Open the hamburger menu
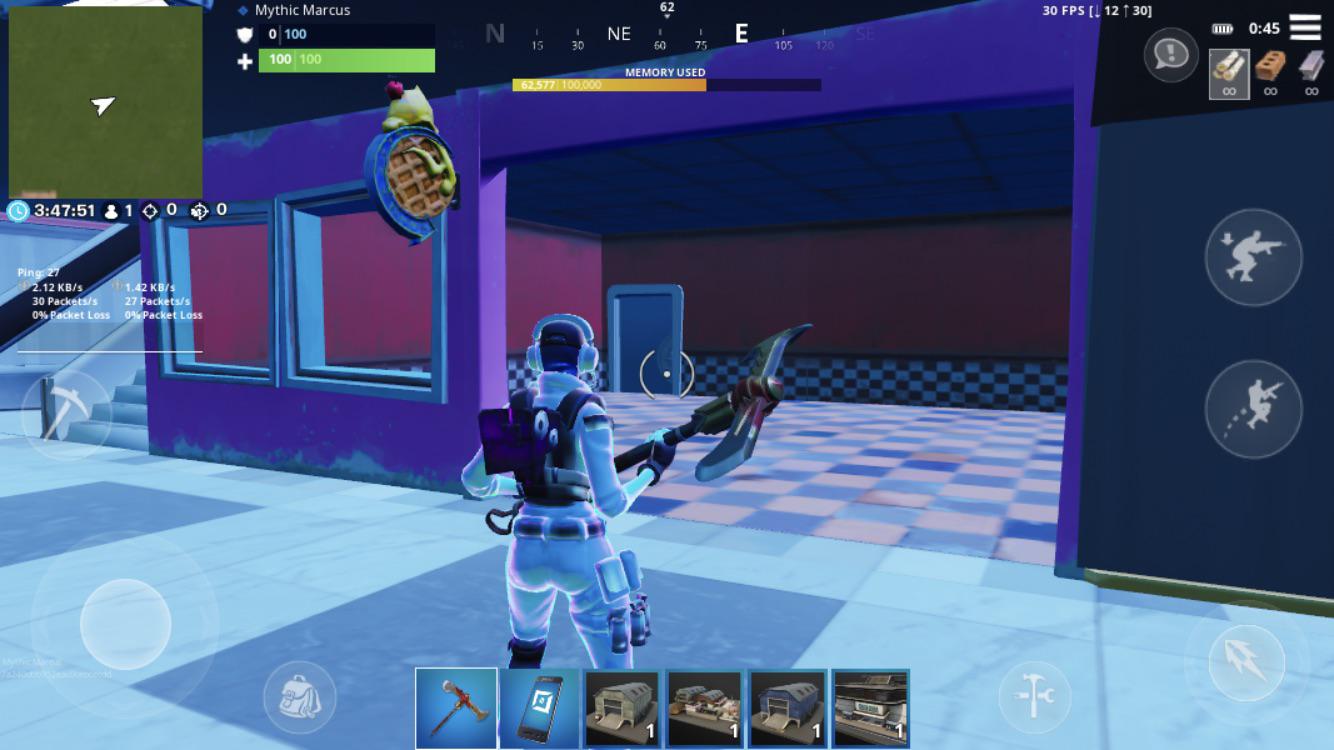 [1307, 27]
